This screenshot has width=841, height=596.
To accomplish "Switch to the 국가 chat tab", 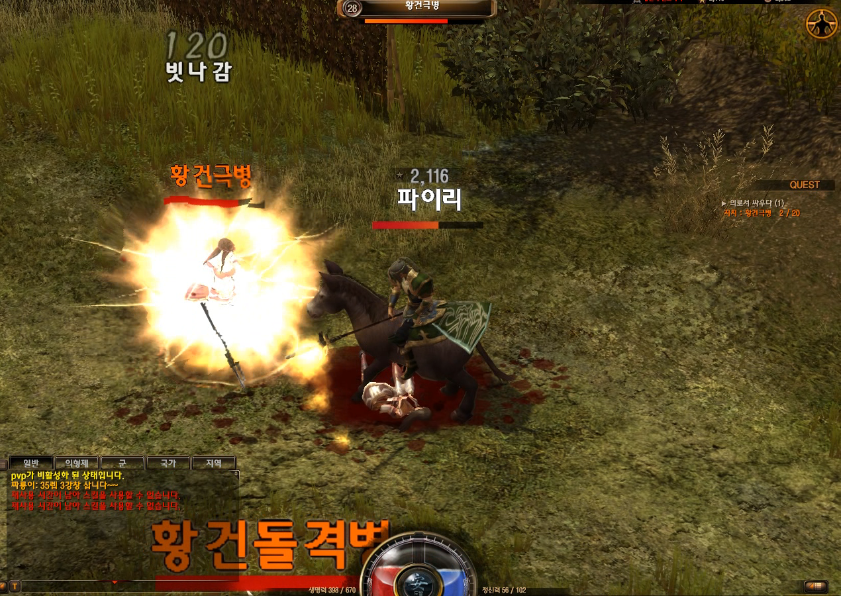I will click(167, 463).
